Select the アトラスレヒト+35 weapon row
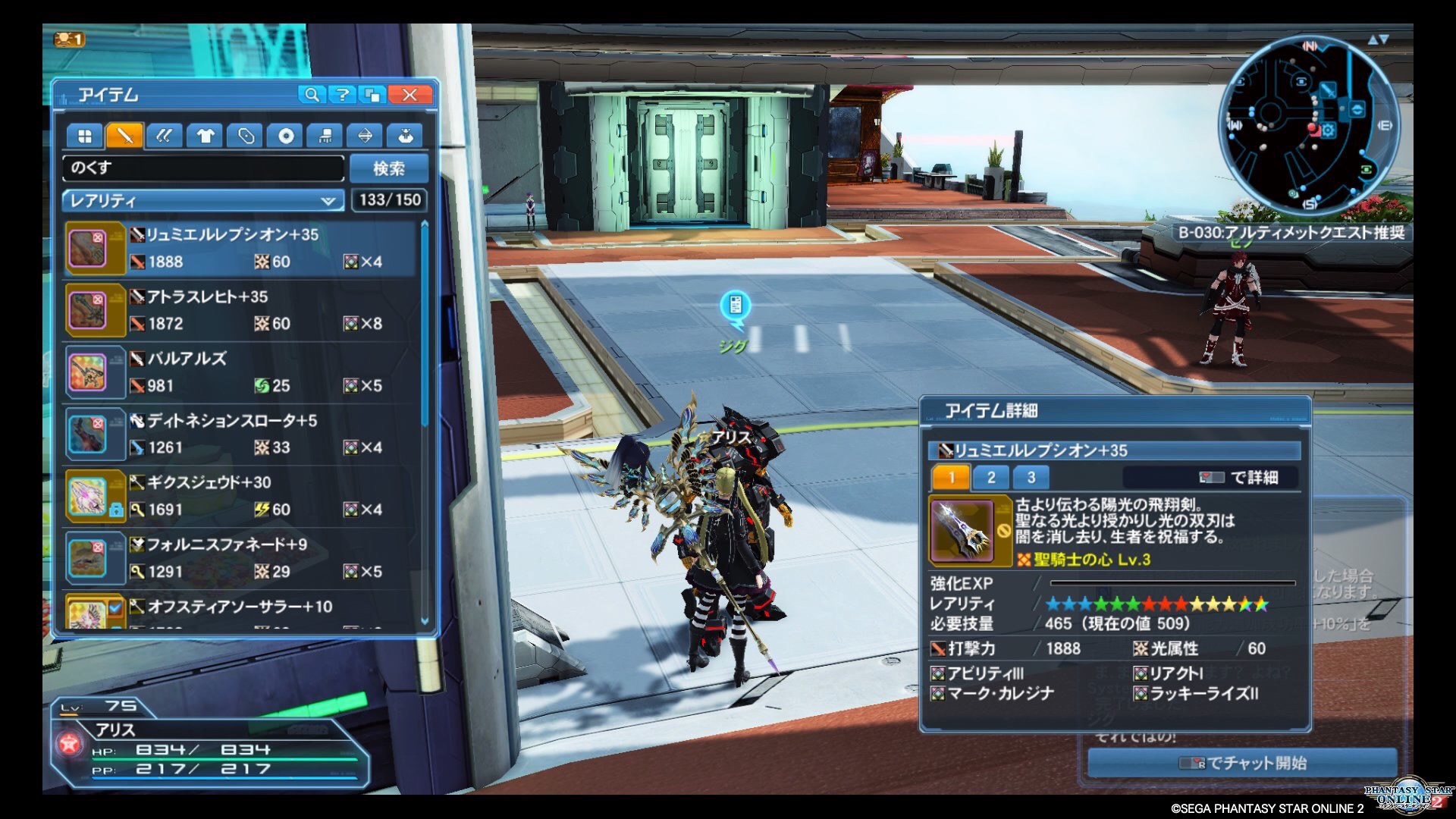The height and width of the screenshot is (819, 1456). pos(241,310)
